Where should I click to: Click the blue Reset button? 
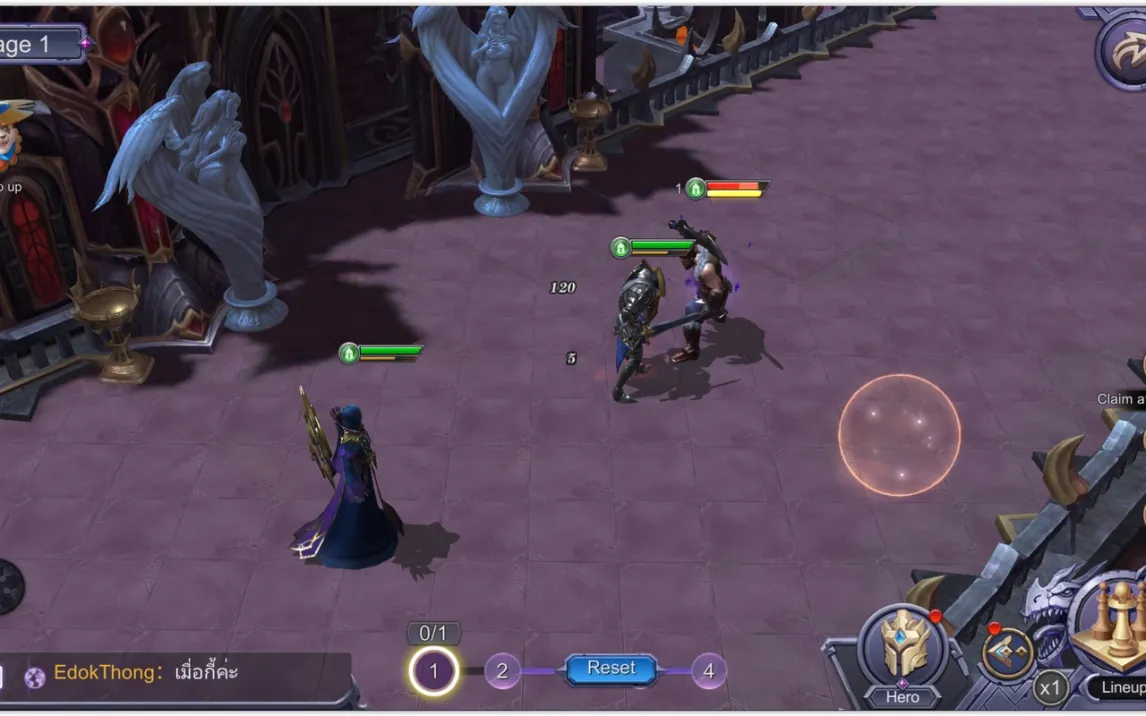click(611, 669)
